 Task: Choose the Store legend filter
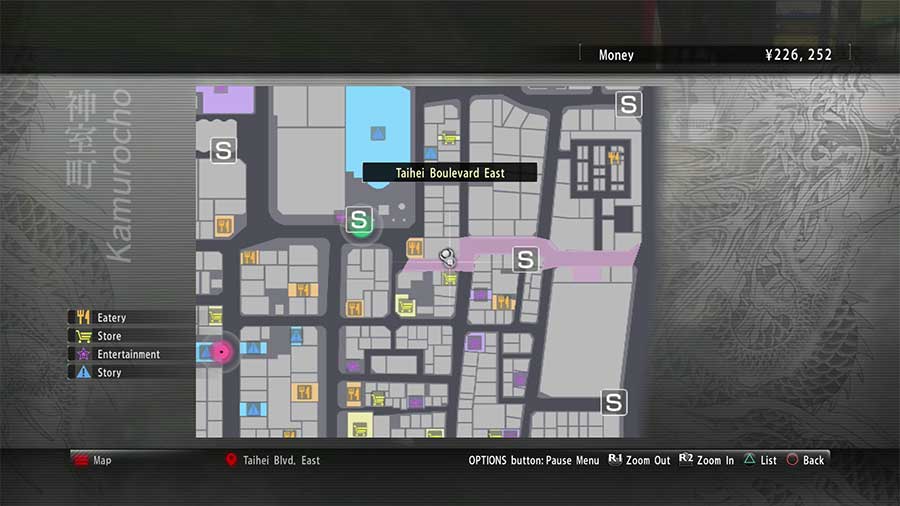click(x=108, y=336)
